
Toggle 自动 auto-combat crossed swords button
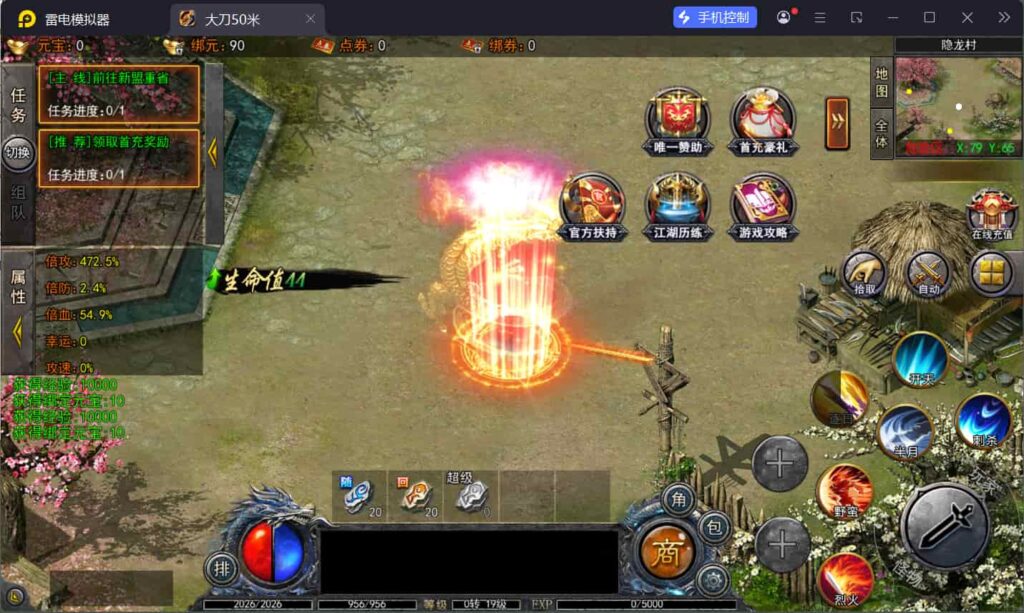point(928,270)
